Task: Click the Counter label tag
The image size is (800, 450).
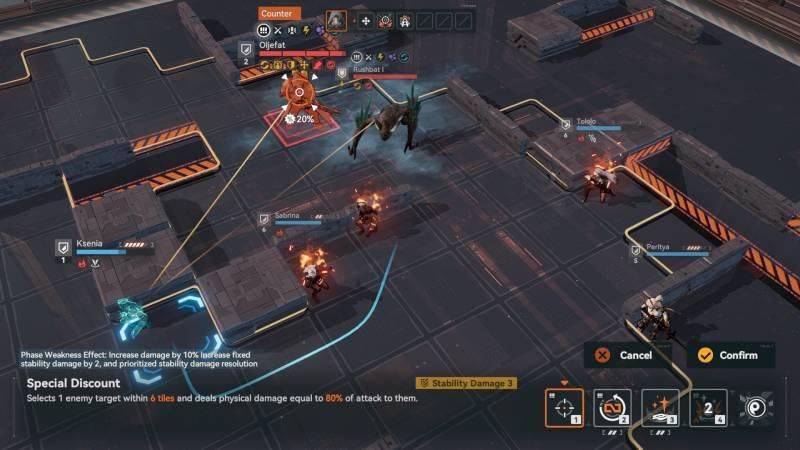Action: (x=276, y=14)
